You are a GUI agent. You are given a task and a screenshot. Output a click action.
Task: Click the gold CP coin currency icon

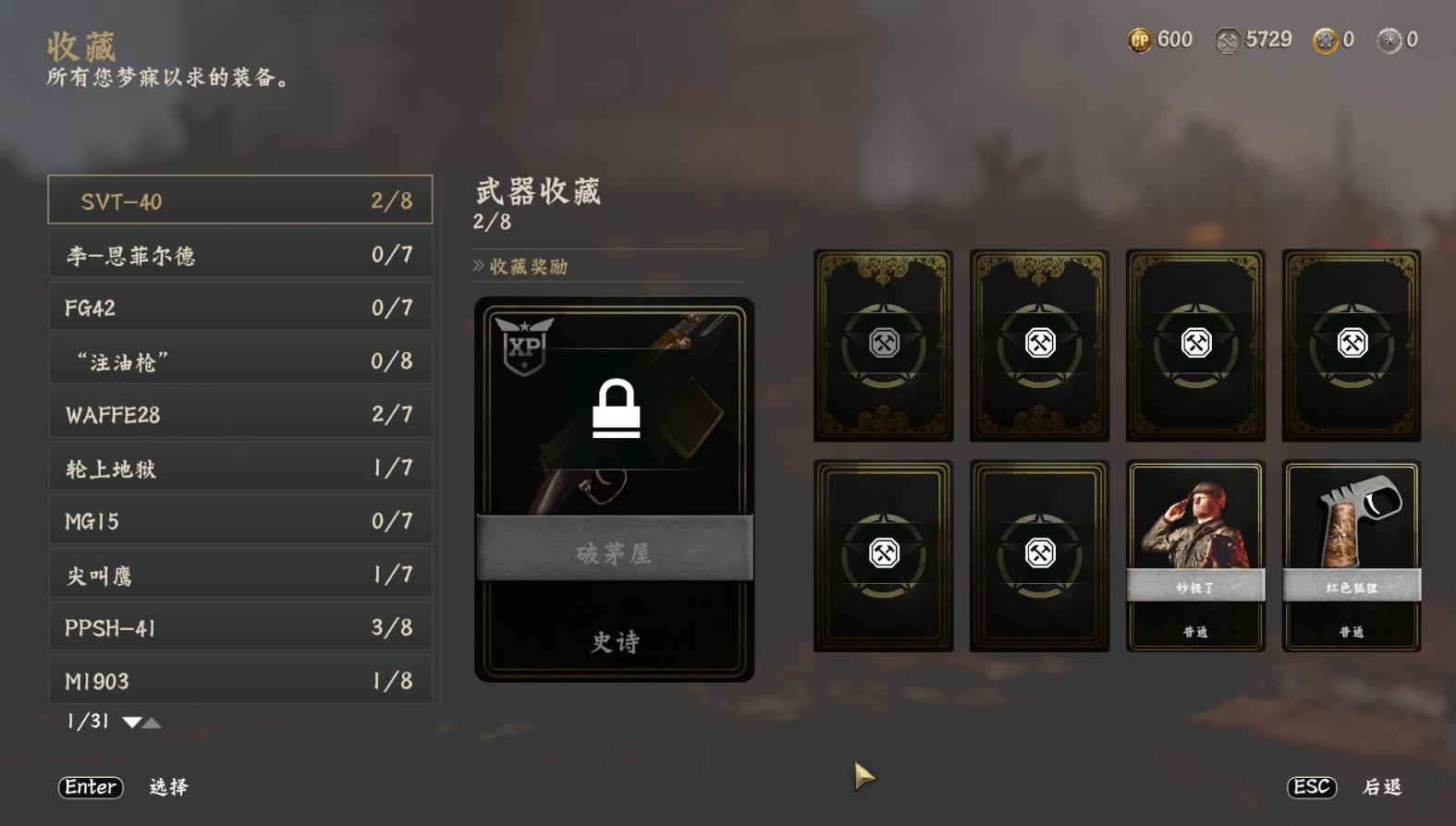[x=1139, y=40]
